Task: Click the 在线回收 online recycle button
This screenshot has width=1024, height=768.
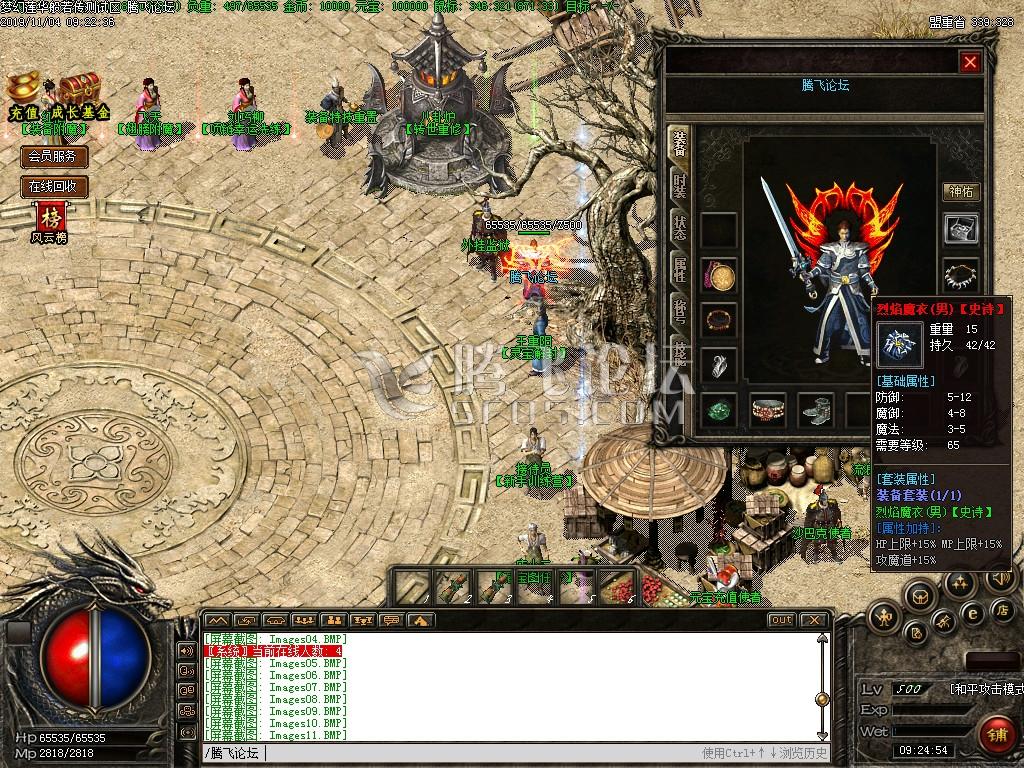Action: [55, 186]
